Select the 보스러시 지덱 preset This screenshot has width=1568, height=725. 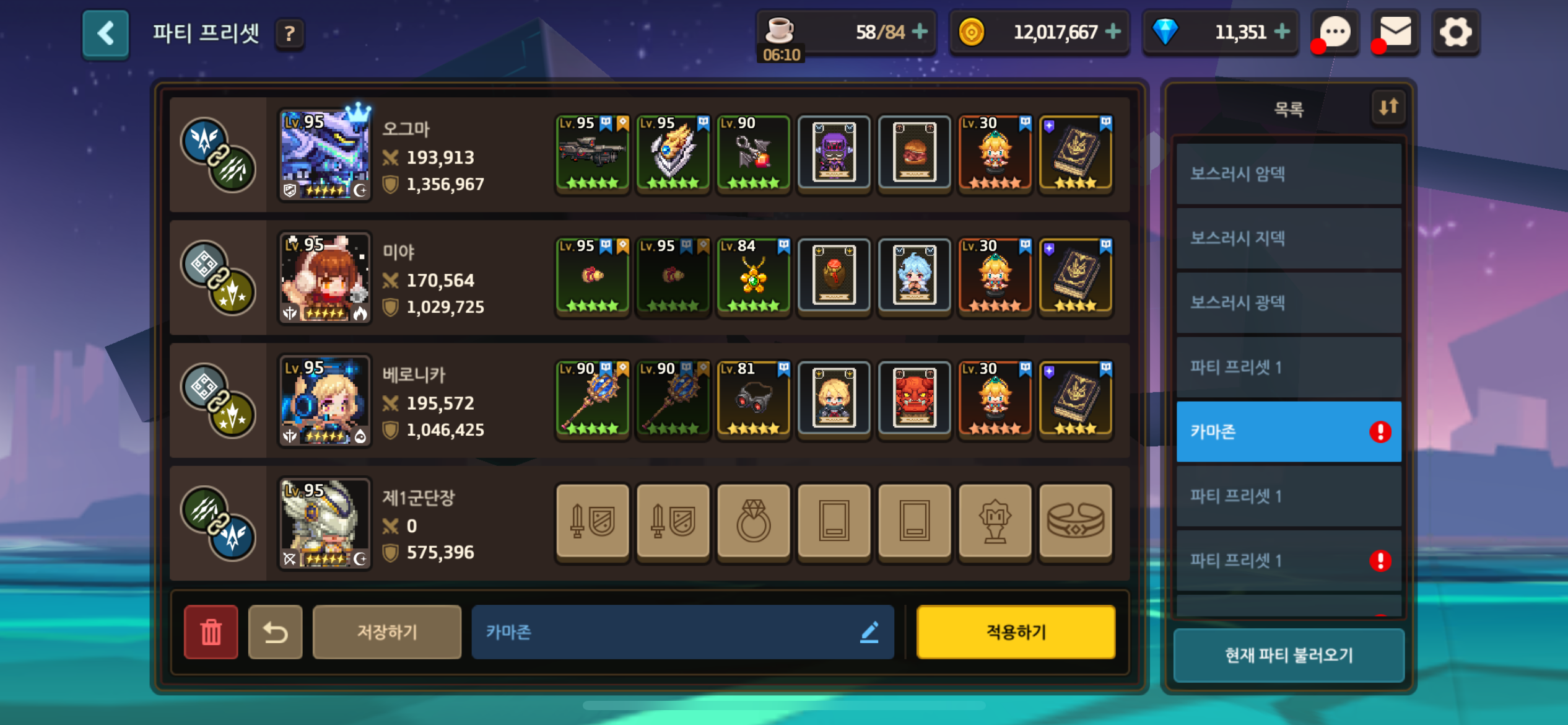tap(1288, 239)
